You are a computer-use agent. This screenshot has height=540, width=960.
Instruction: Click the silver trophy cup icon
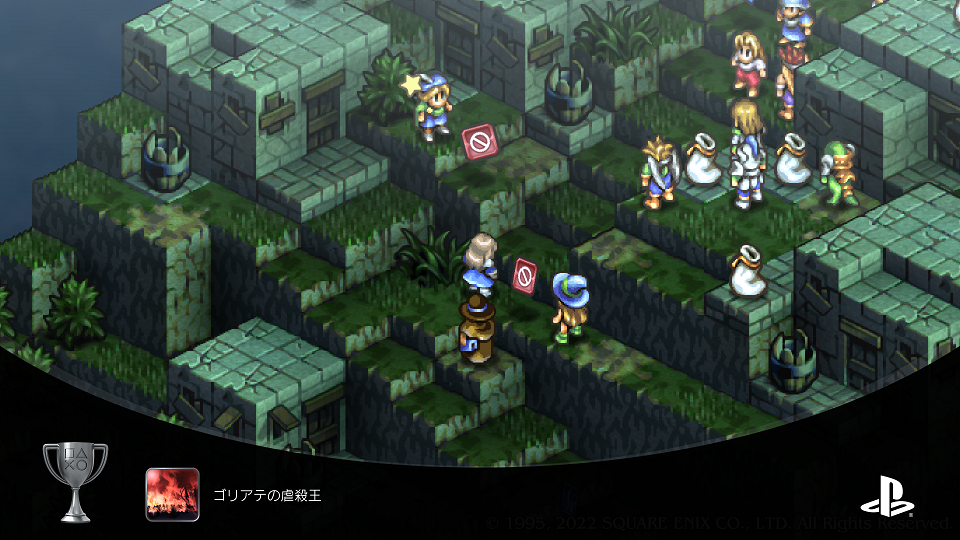coord(75,481)
